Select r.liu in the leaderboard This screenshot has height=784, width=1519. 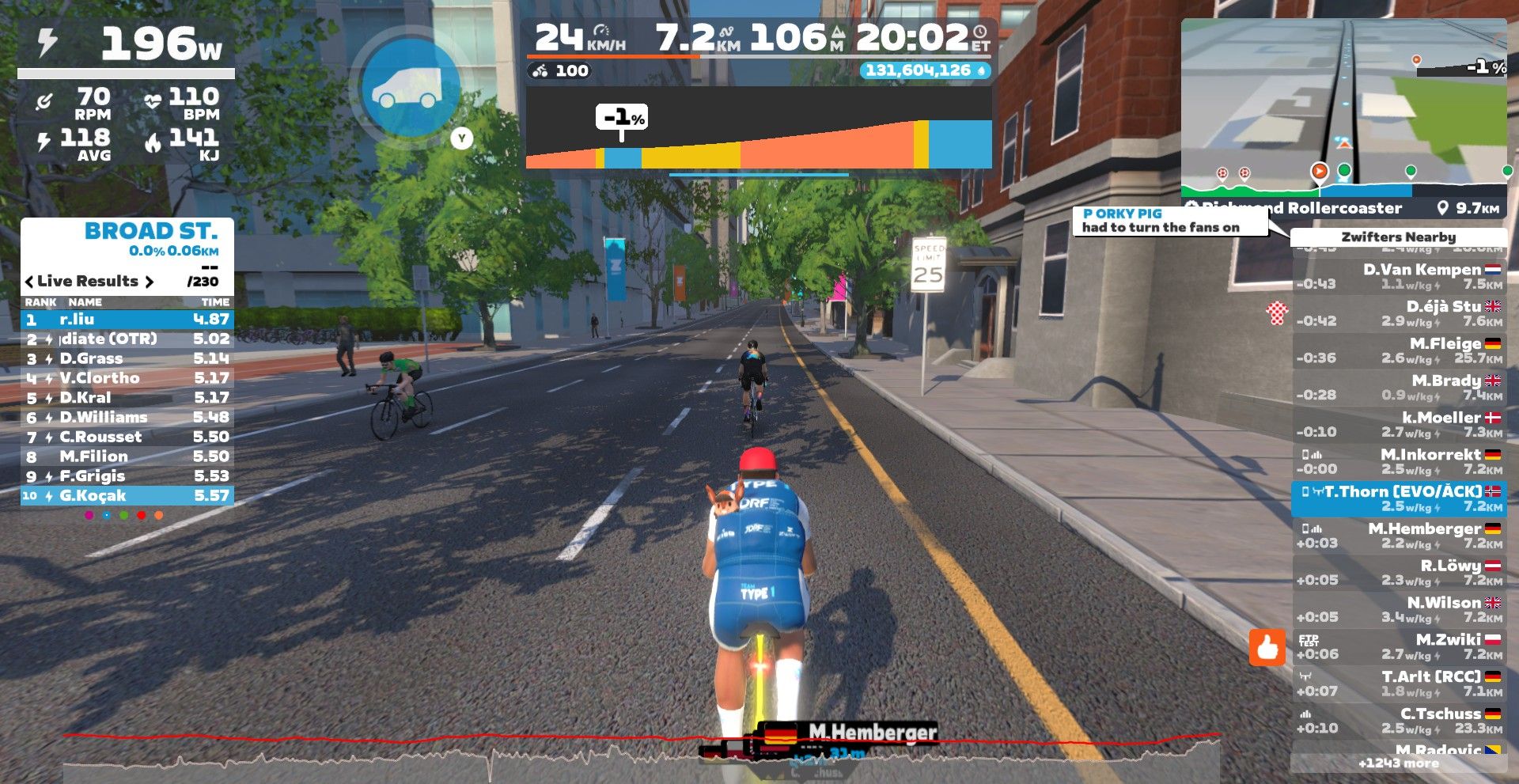(127, 320)
